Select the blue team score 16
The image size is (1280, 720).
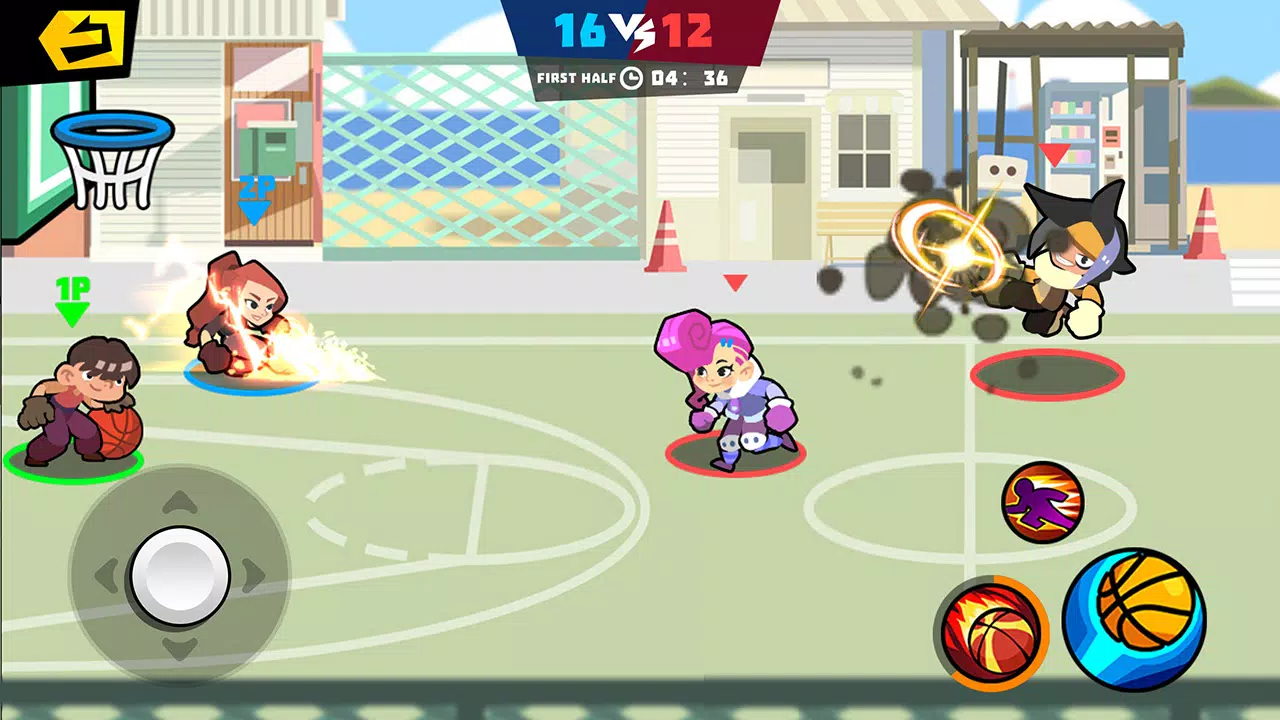click(x=580, y=32)
